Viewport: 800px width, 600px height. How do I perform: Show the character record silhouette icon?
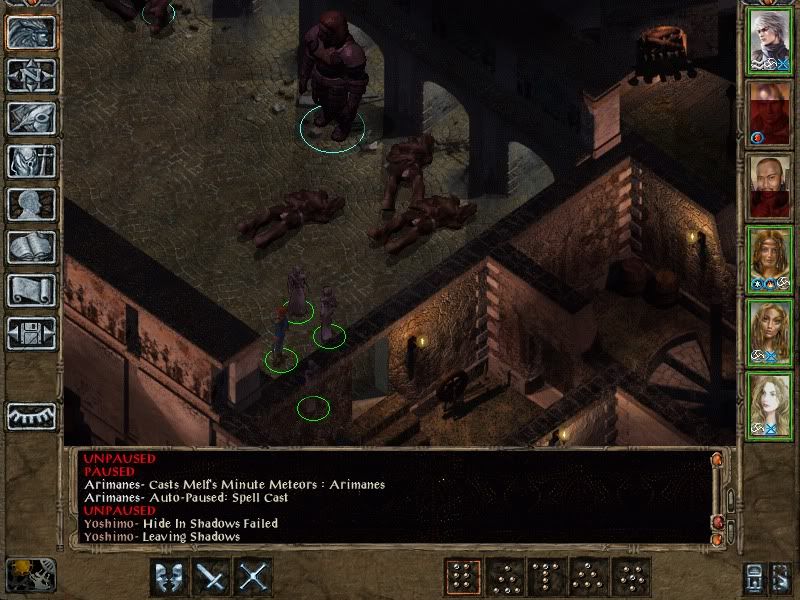[x=31, y=204]
